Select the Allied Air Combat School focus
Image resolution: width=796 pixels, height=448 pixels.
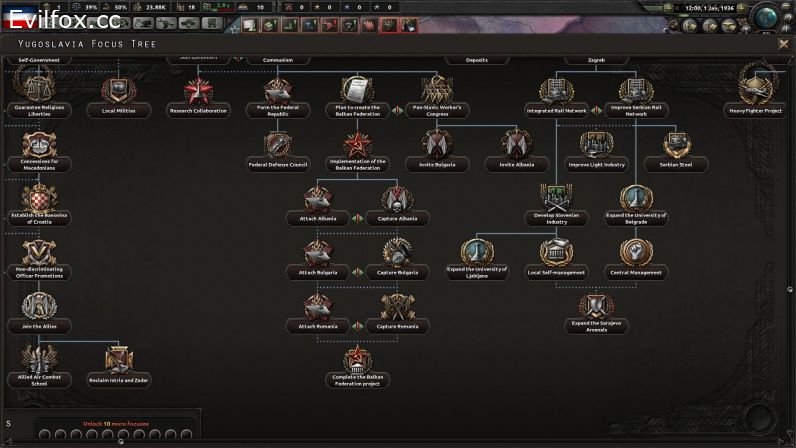(39, 363)
